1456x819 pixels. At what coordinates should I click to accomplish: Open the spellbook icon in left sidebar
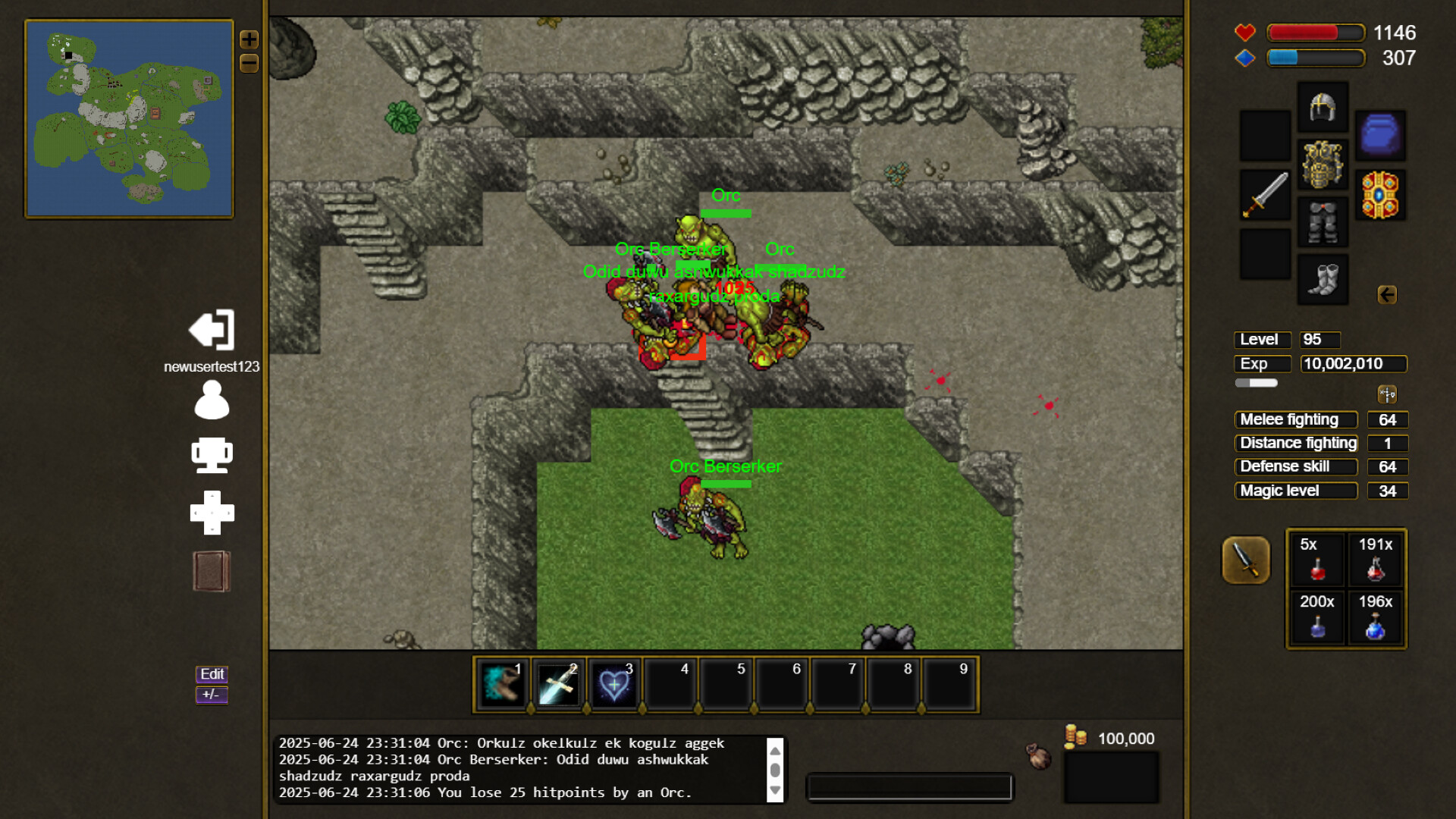(x=212, y=571)
